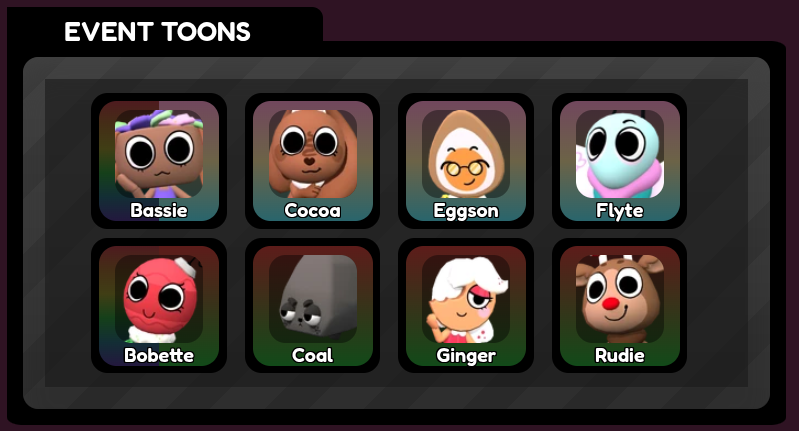This screenshot has width=799, height=431.
Task: Select the Rudie reindeer toon
Action: (619, 305)
